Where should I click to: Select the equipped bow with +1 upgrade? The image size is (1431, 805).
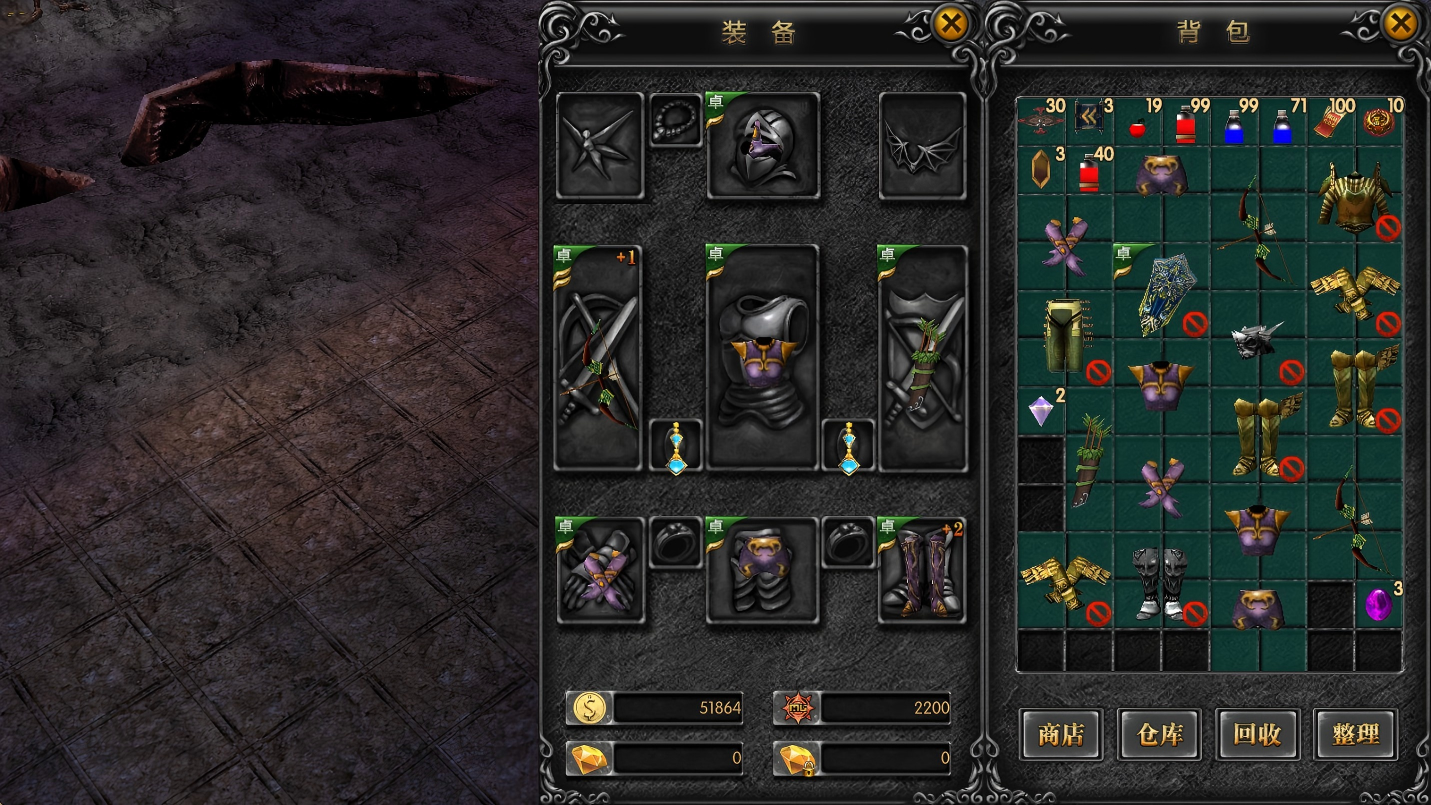[x=598, y=357]
